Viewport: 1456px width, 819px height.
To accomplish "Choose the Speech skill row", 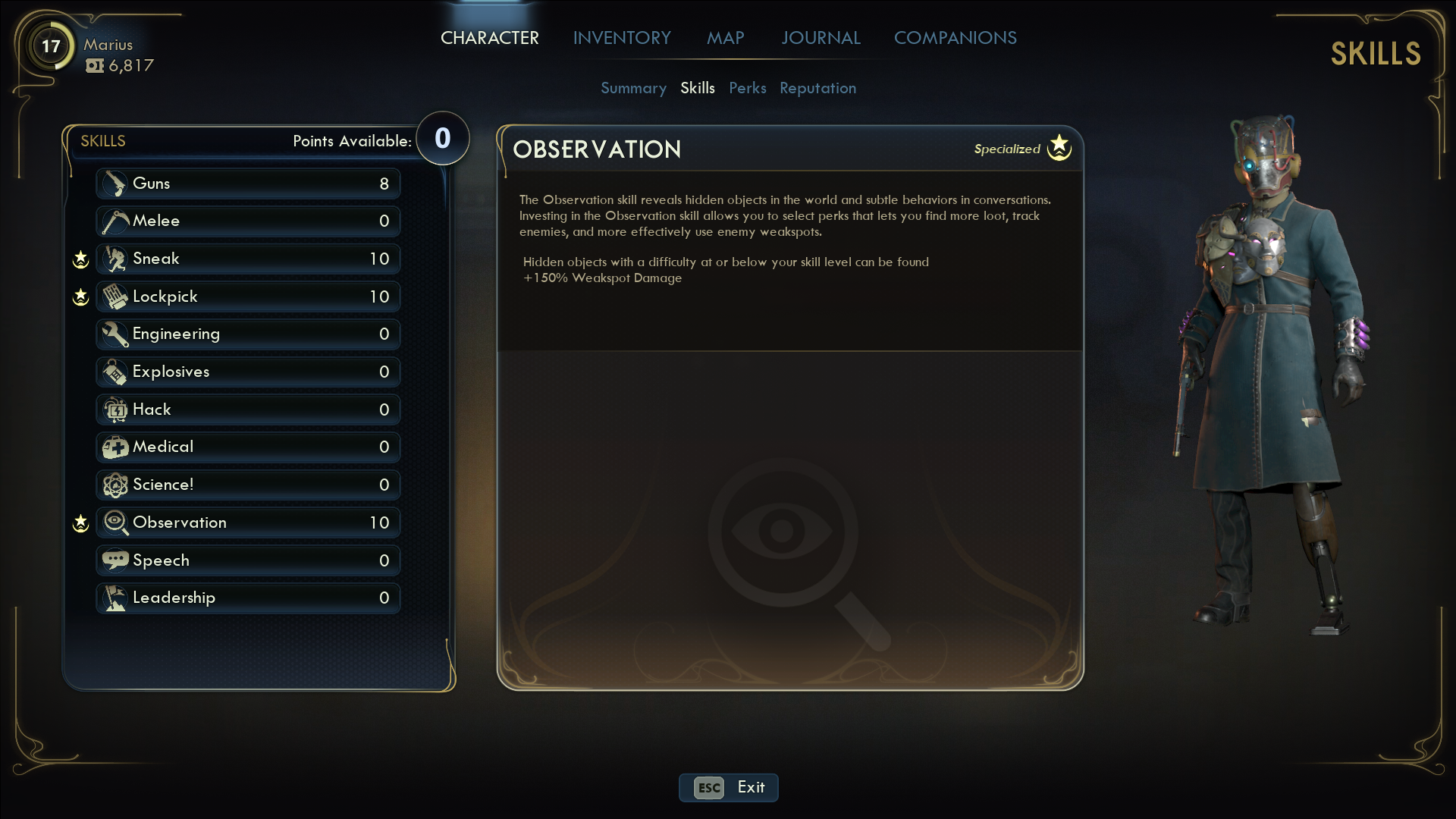I will [x=248, y=560].
